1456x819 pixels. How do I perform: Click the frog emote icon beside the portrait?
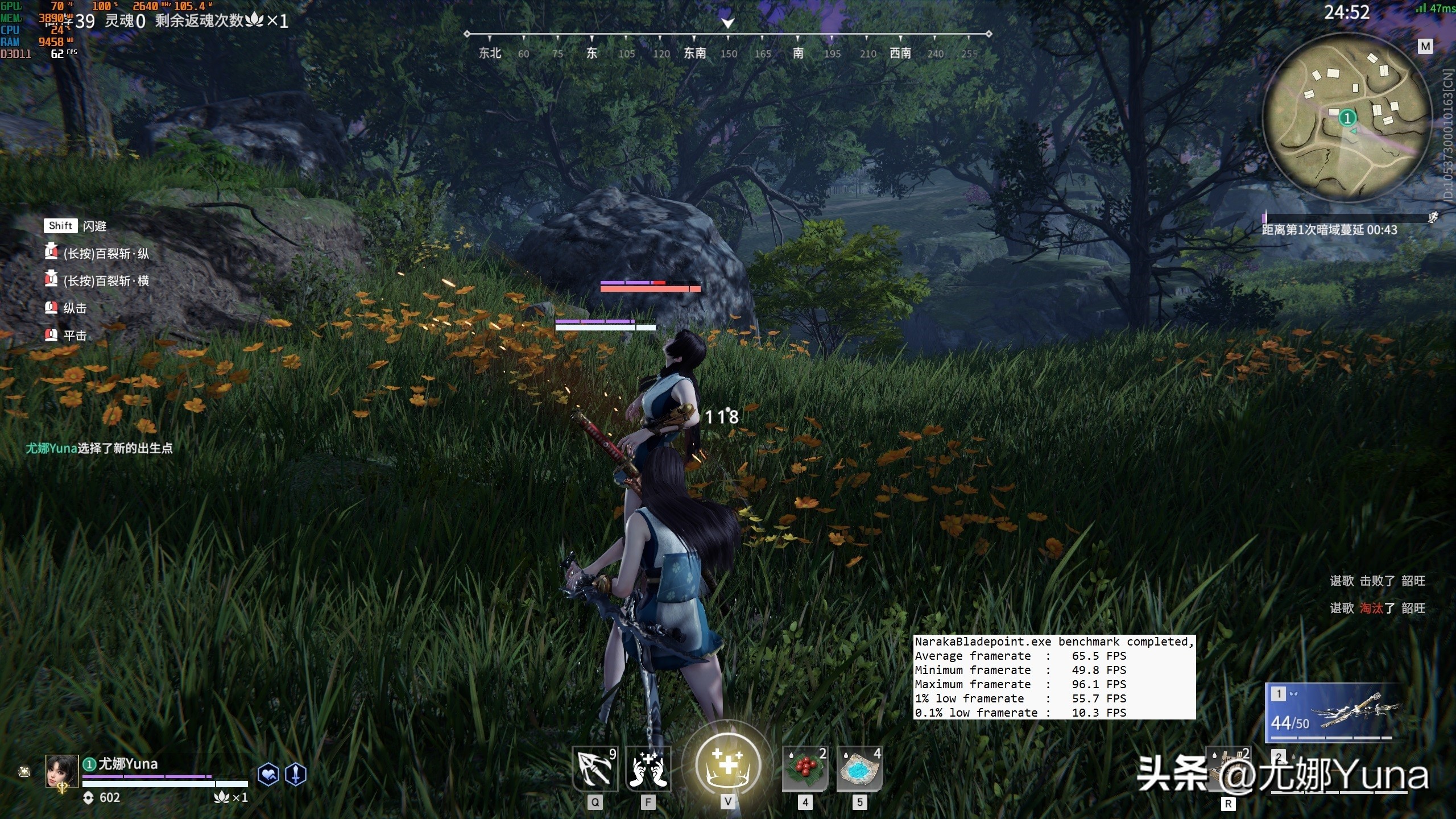[x=24, y=772]
